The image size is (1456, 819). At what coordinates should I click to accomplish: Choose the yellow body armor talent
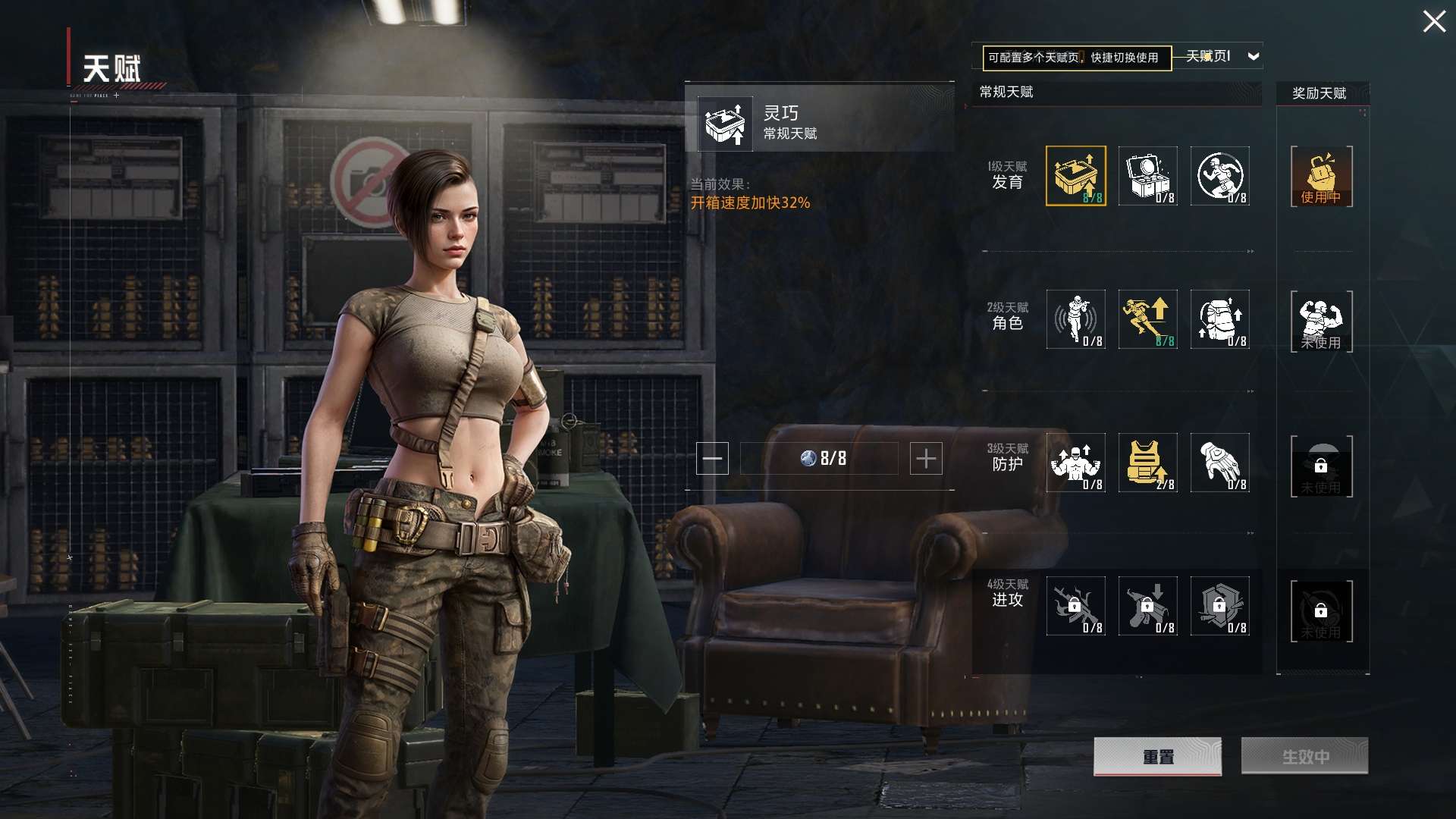(x=1147, y=463)
